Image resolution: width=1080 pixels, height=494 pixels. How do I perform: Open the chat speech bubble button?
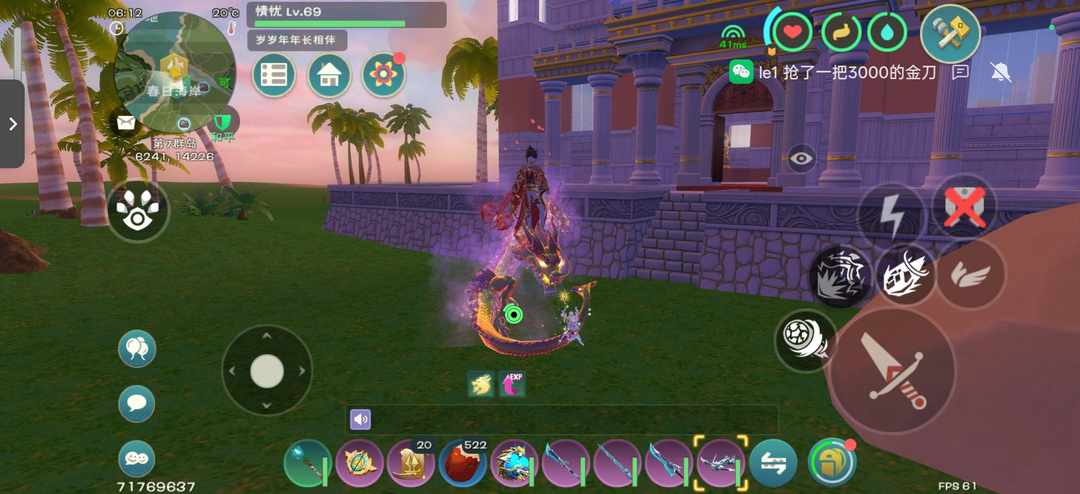[x=137, y=404]
